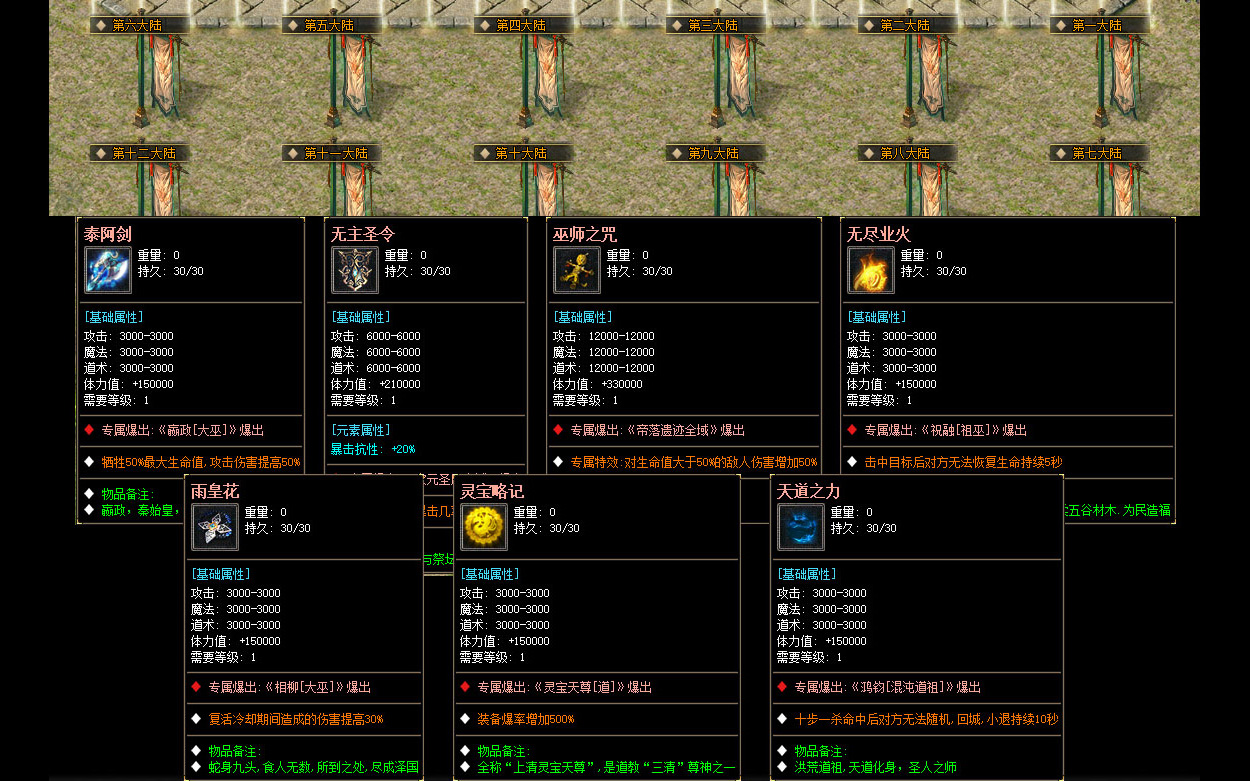
Task: Select the 无主圣令 item icon
Action: [355, 270]
